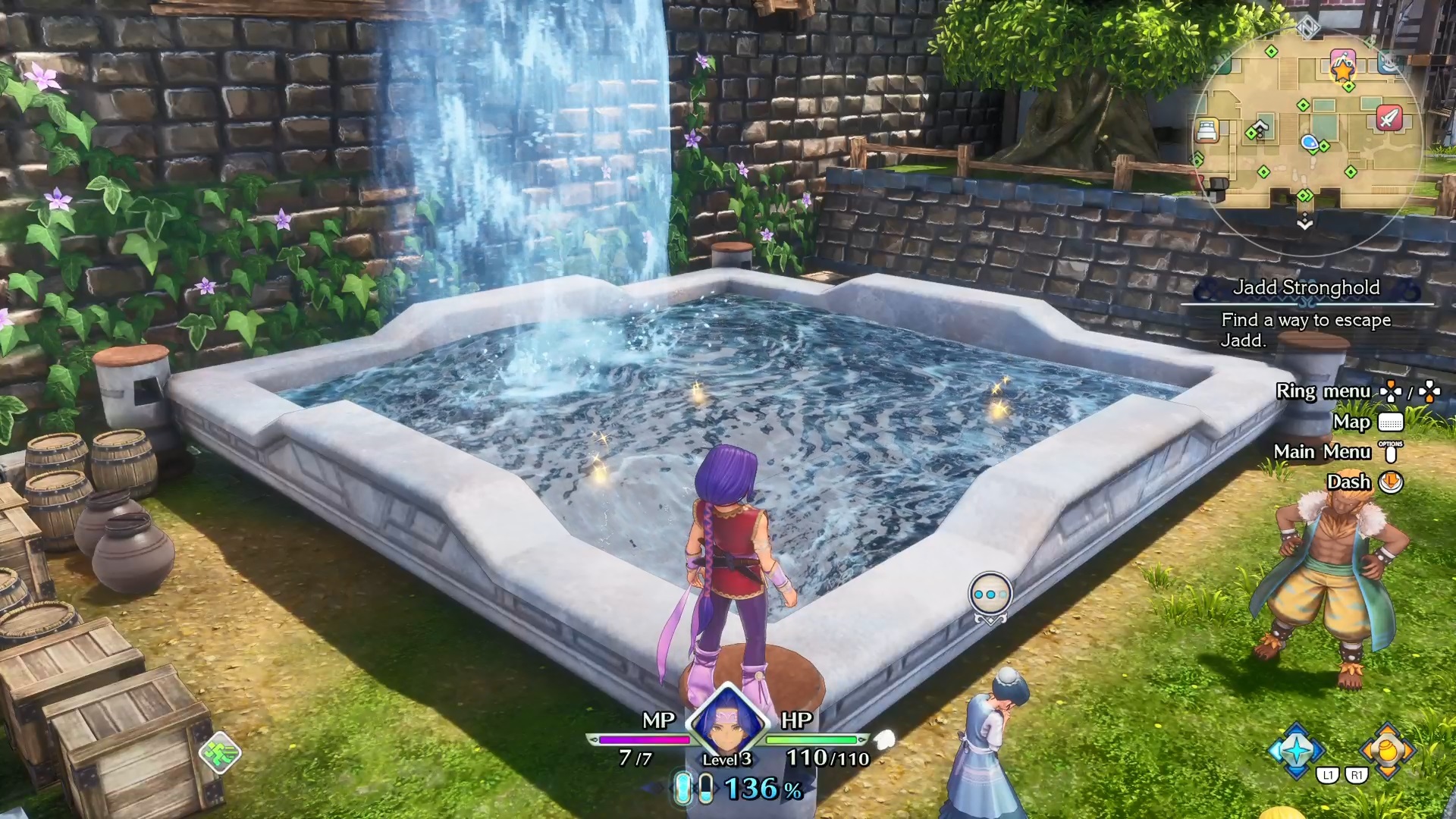Viewport: 1456px width, 819px height.
Task: Select the teal shop marker on minimap
Action: point(1389,63)
